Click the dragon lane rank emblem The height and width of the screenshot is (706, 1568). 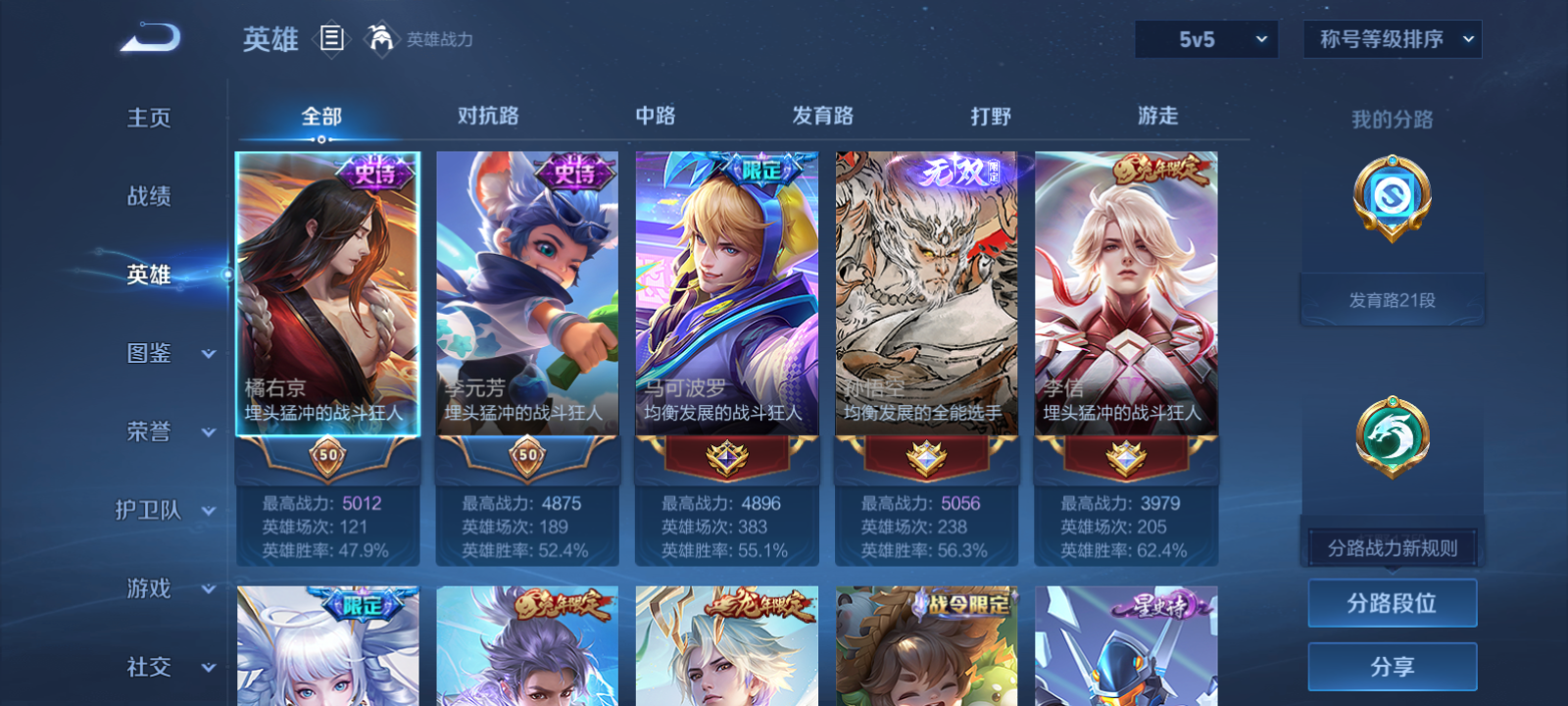point(1393,438)
